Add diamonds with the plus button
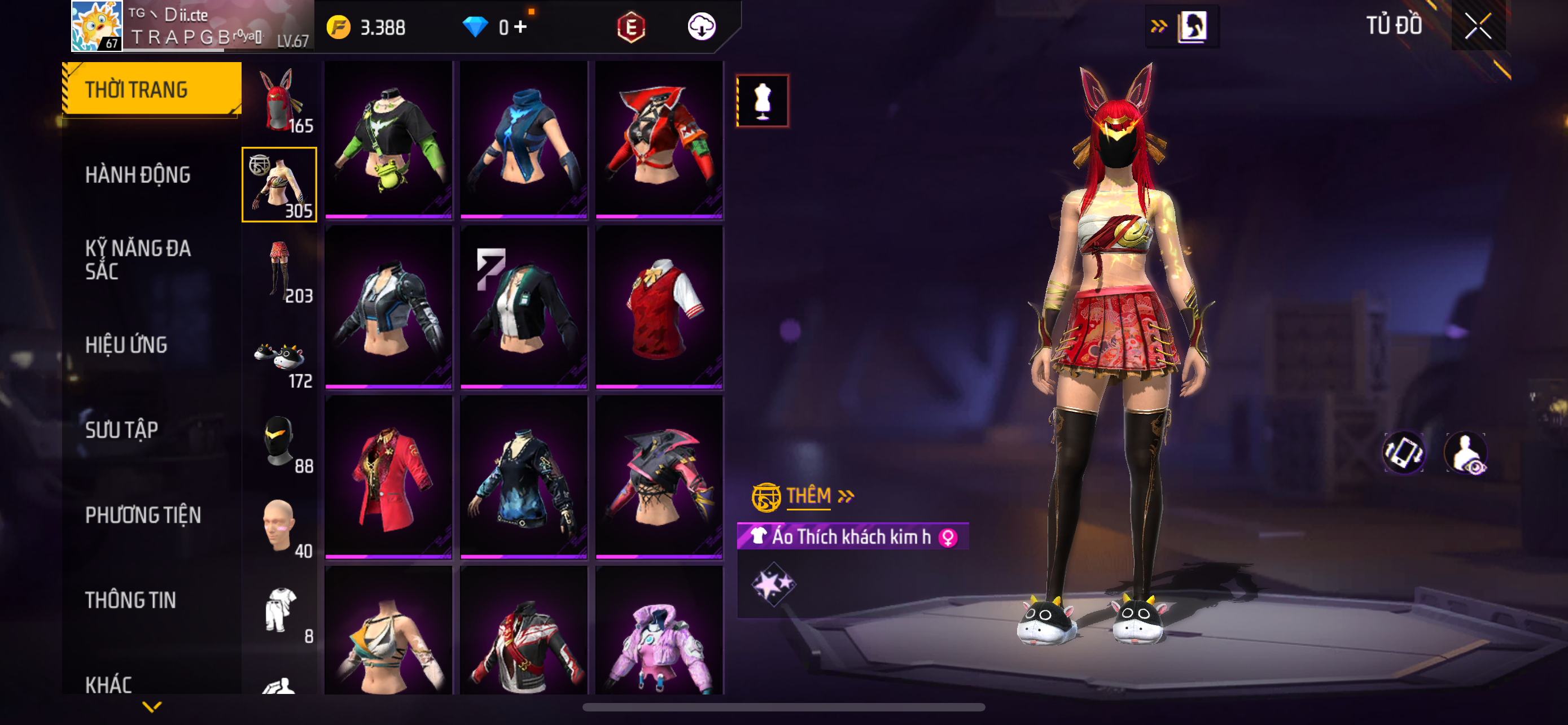The height and width of the screenshot is (725, 1568). (x=520, y=27)
